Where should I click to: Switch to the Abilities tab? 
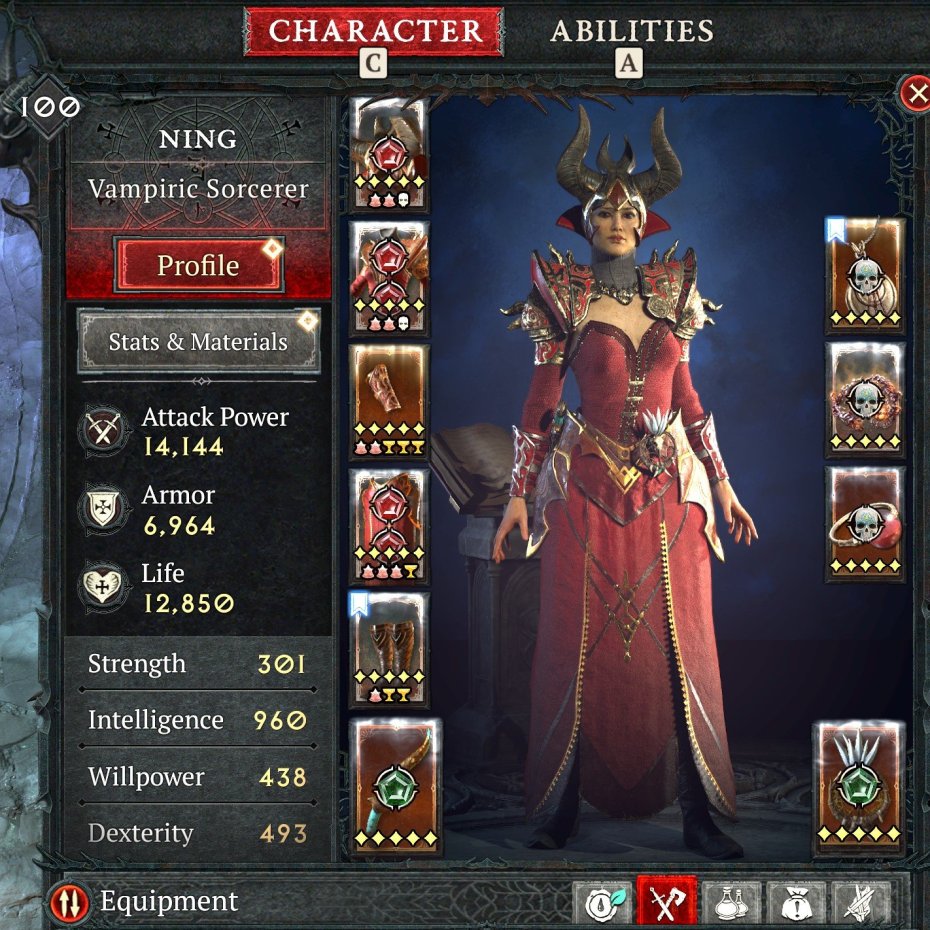(x=632, y=31)
